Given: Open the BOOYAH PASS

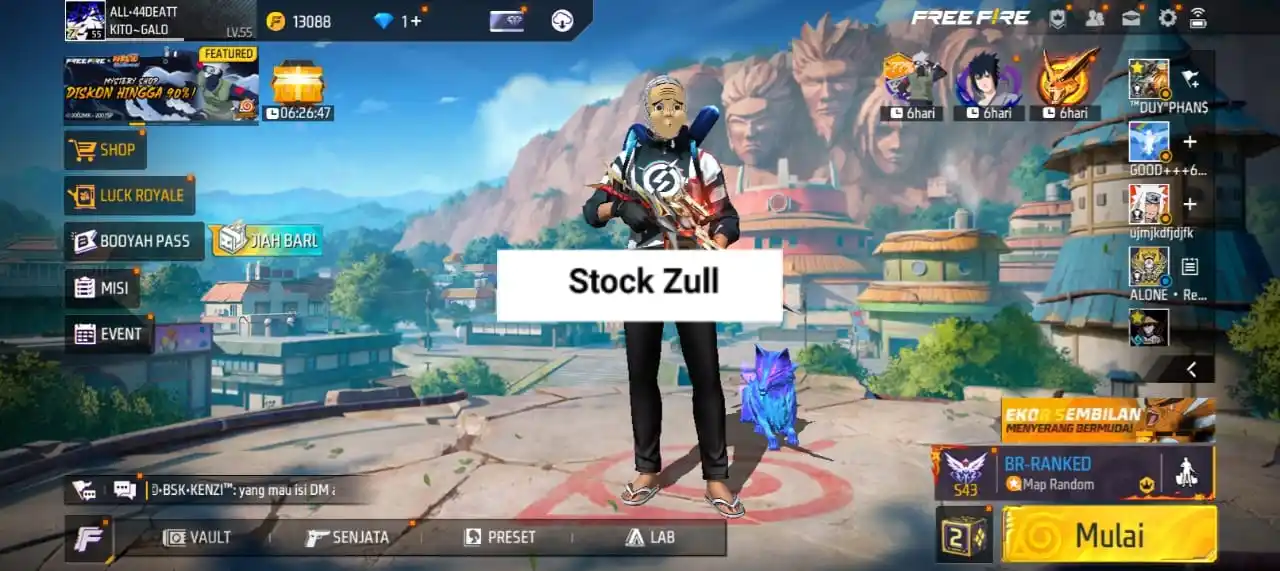Looking at the screenshot, I should [134, 241].
